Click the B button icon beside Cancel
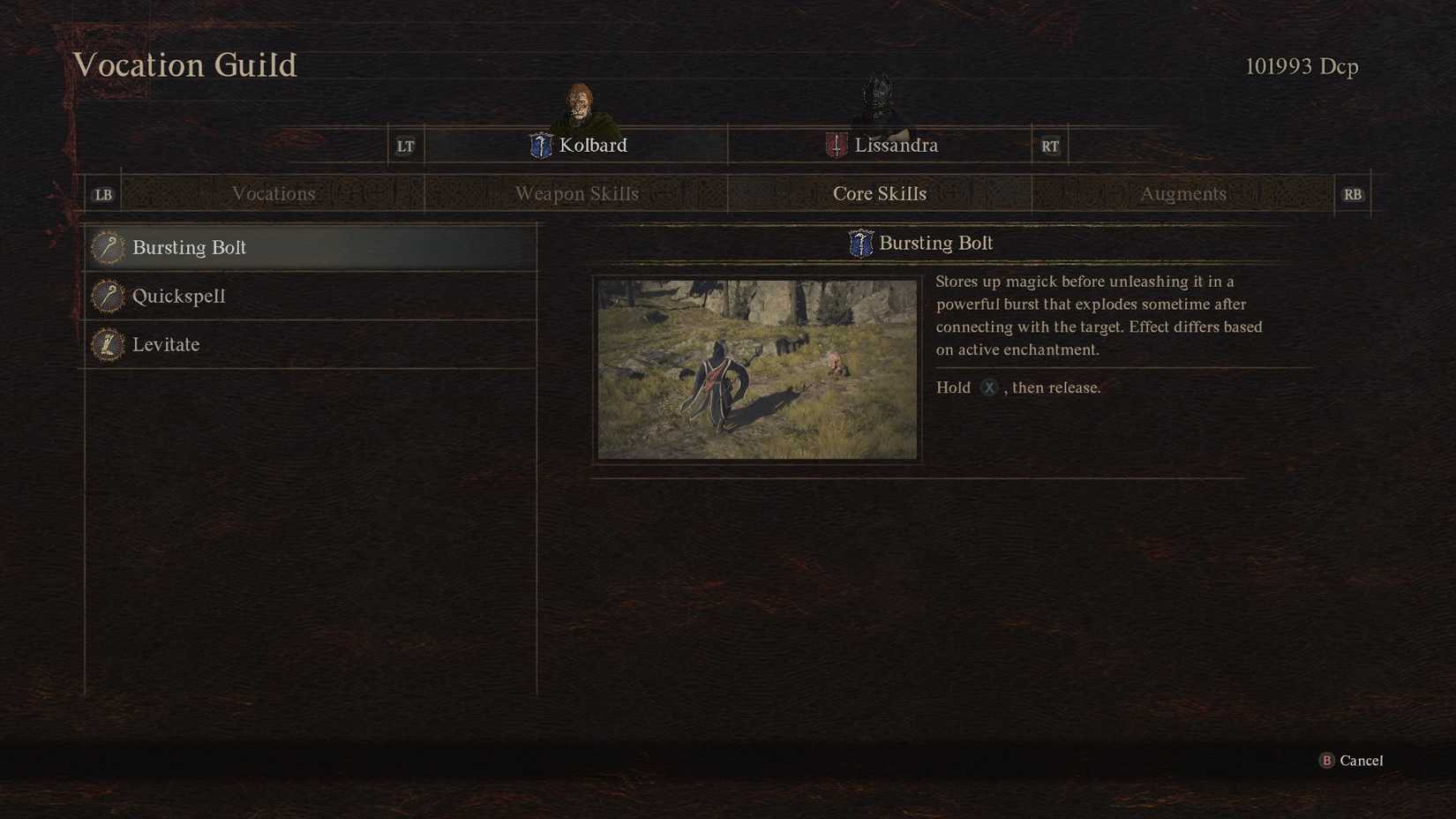Viewport: 1456px width, 819px height. [x=1325, y=760]
